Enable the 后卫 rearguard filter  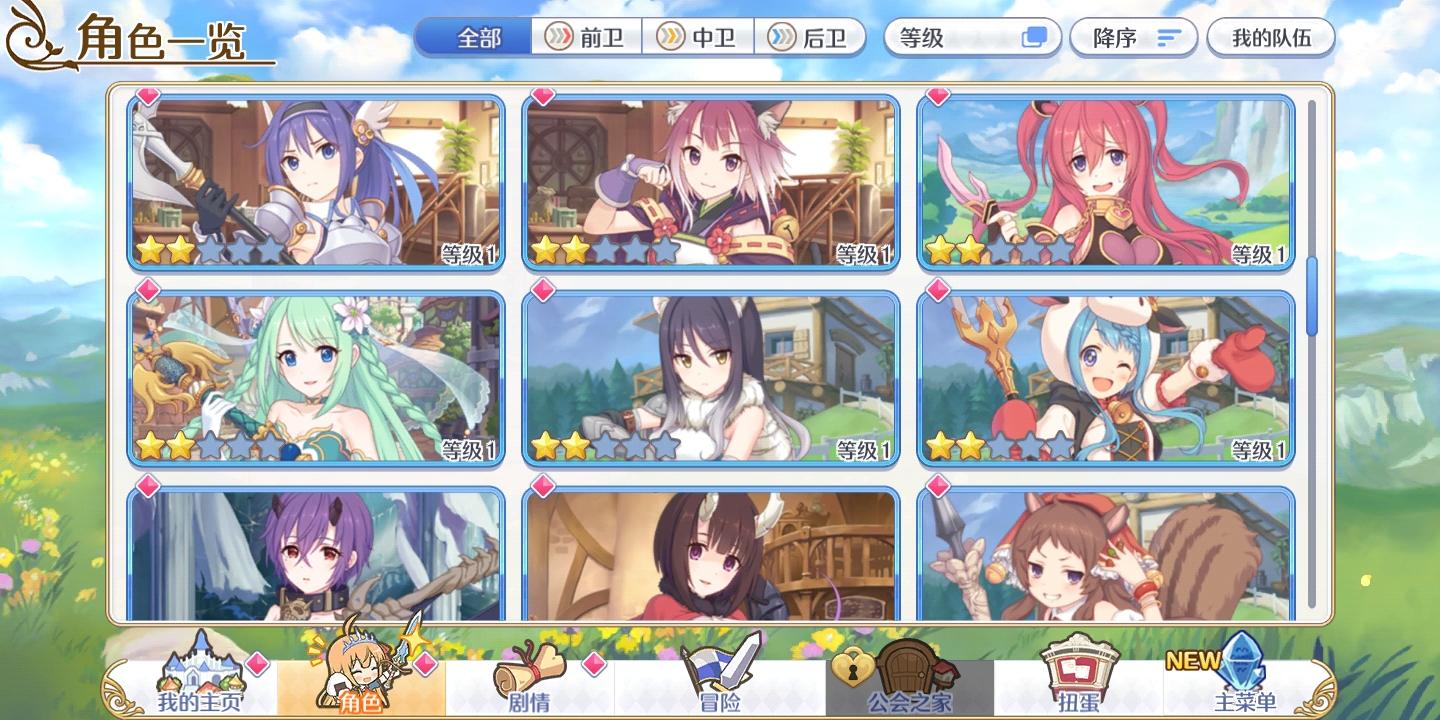(x=812, y=38)
